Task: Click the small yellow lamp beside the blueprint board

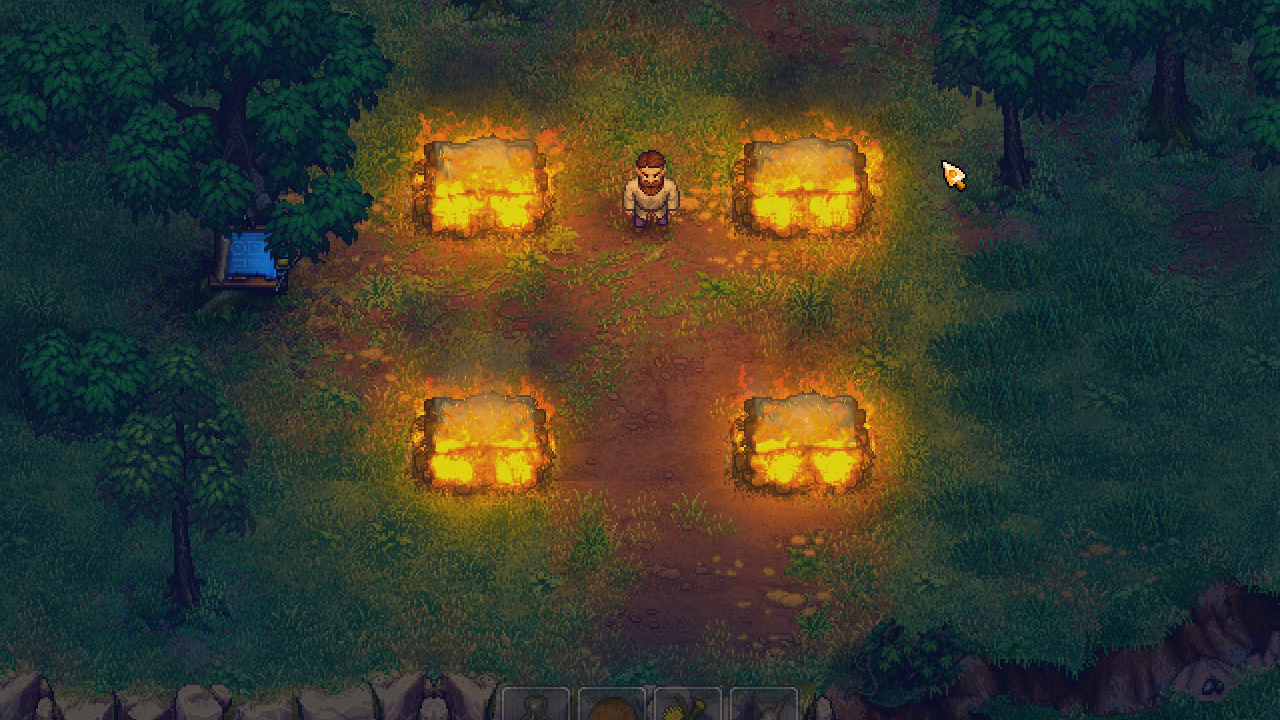Action: click(x=283, y=262)
